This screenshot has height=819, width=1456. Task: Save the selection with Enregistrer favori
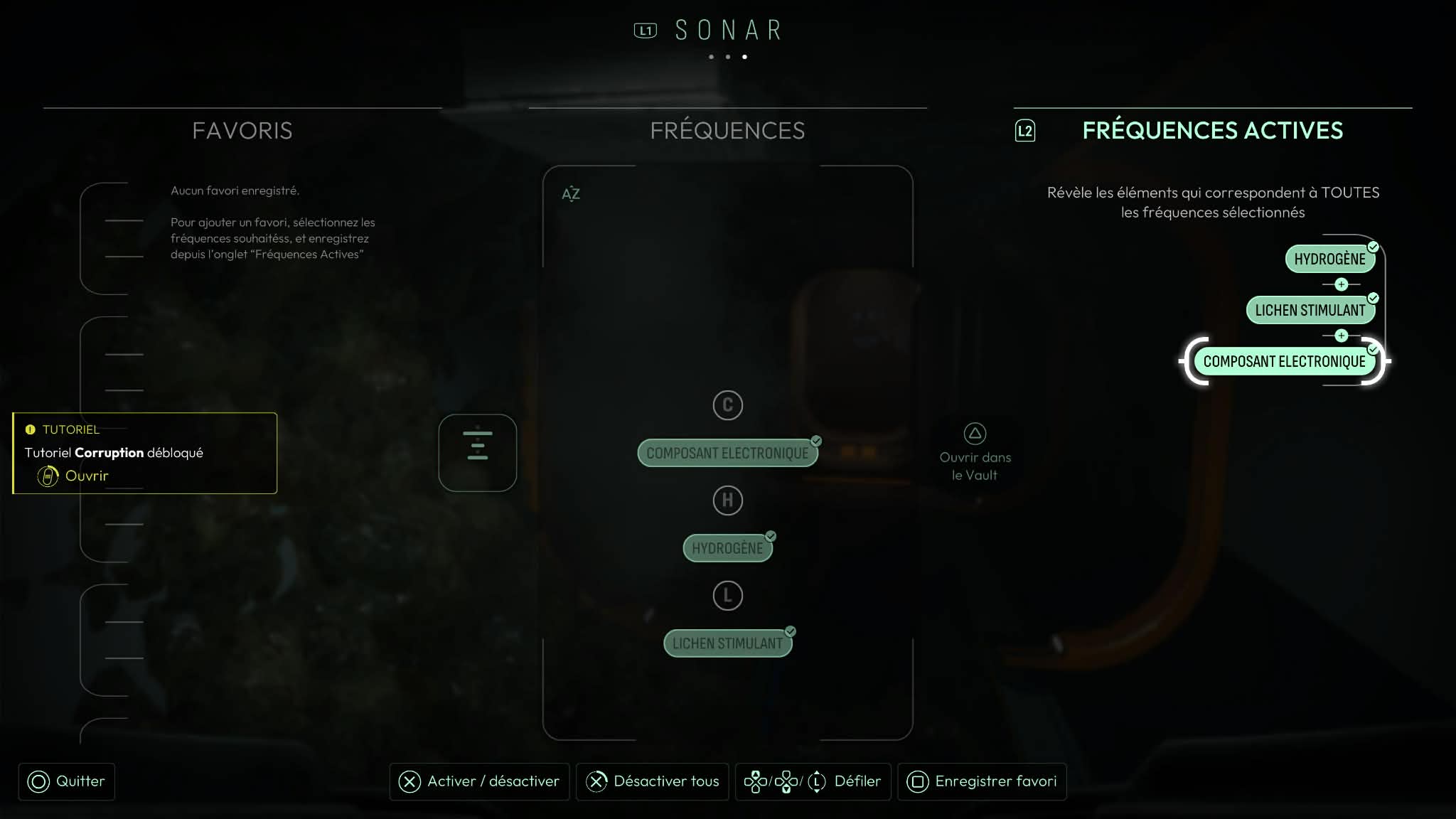click(982, 781)
